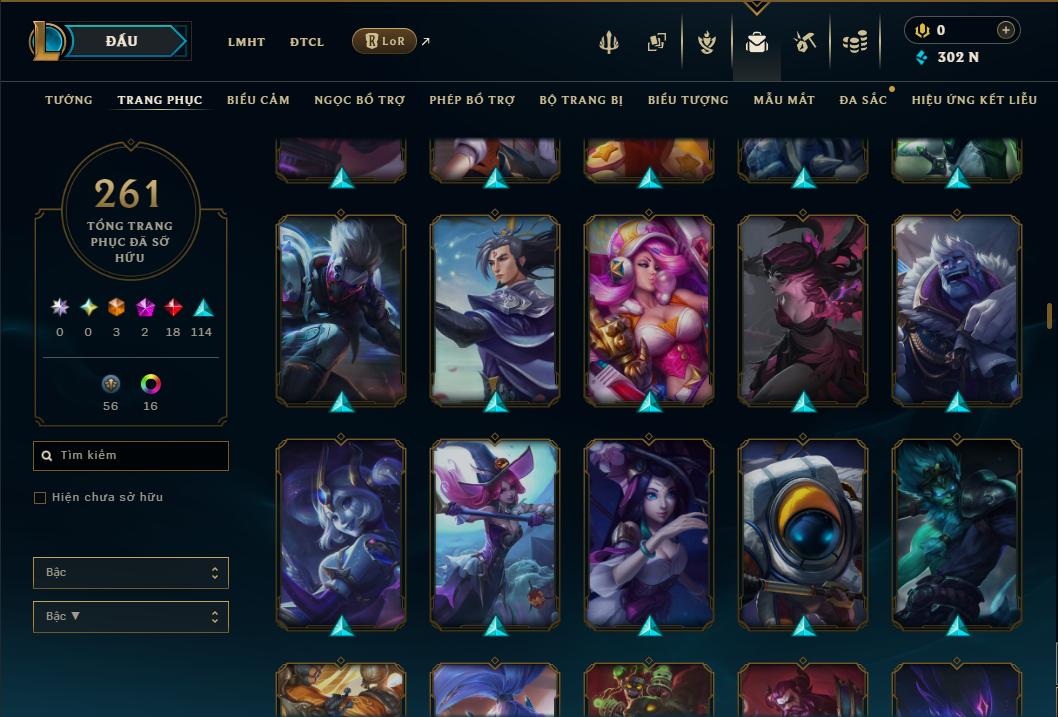Open the hammer Loot crafting icon
Viewport: 1058px width, 717px height.
805,42
